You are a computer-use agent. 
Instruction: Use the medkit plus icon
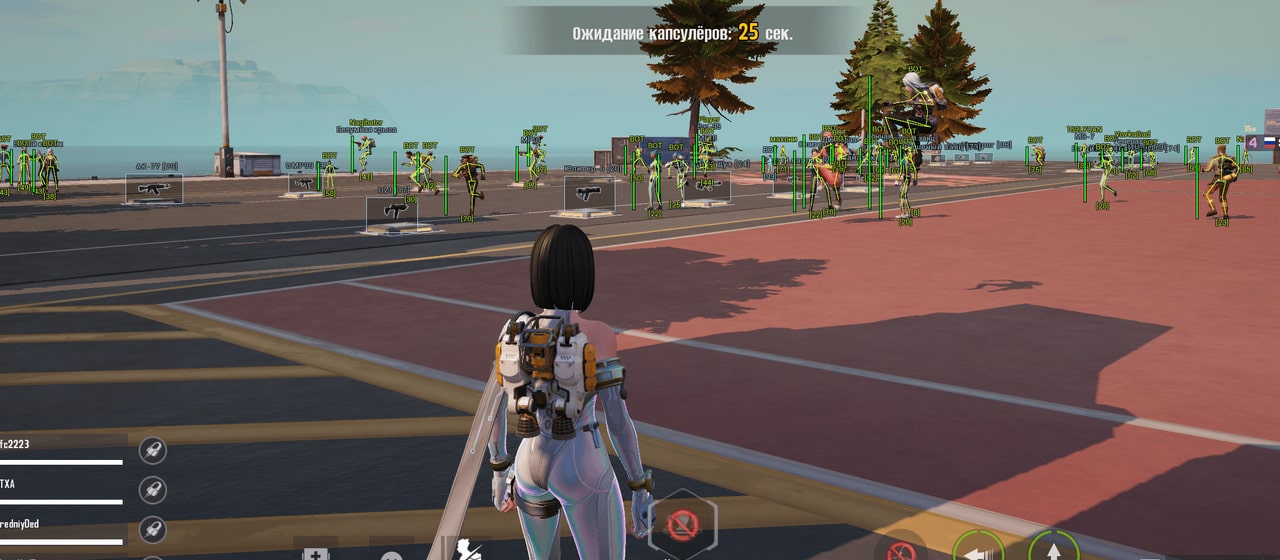pos(315,553)
